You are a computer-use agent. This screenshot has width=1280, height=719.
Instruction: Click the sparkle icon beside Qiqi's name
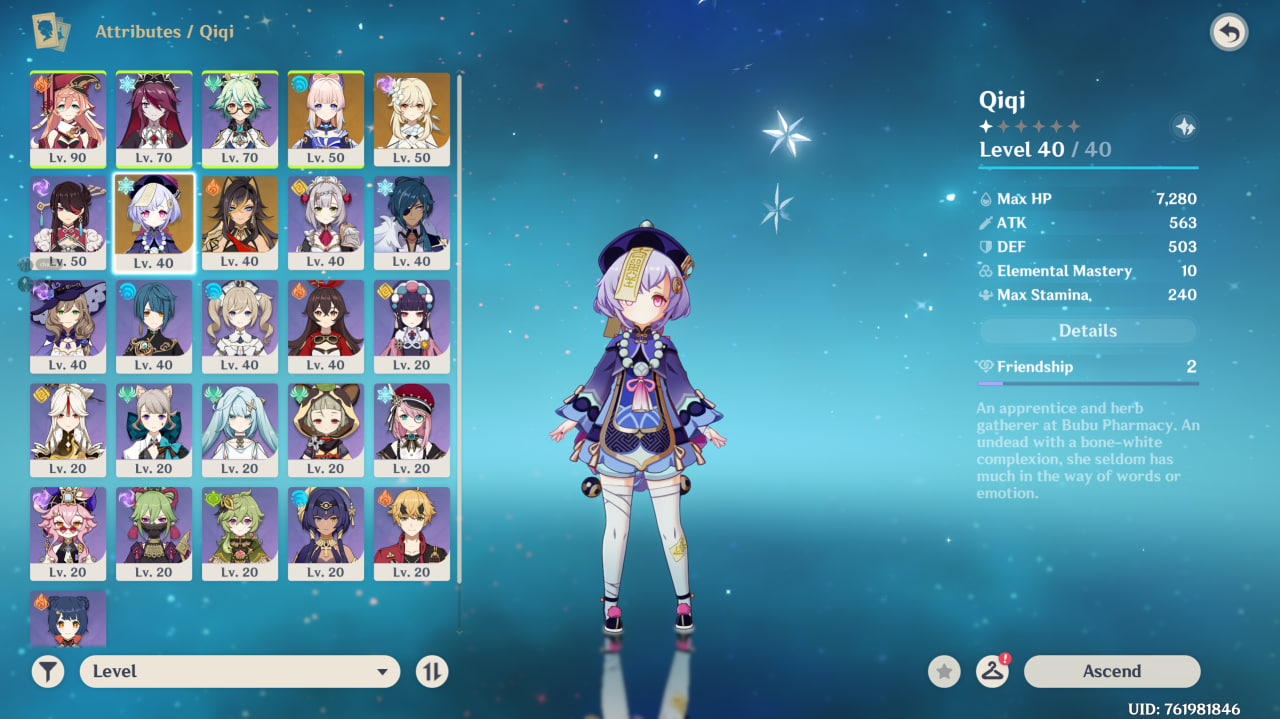(1184, 127)
